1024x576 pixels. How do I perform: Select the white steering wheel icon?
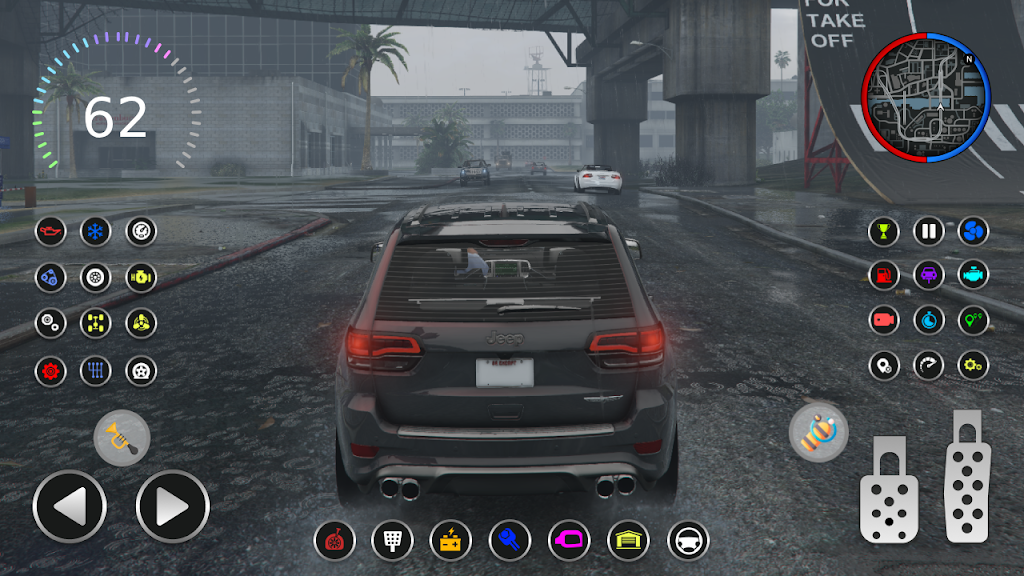(x=688, y=541)
